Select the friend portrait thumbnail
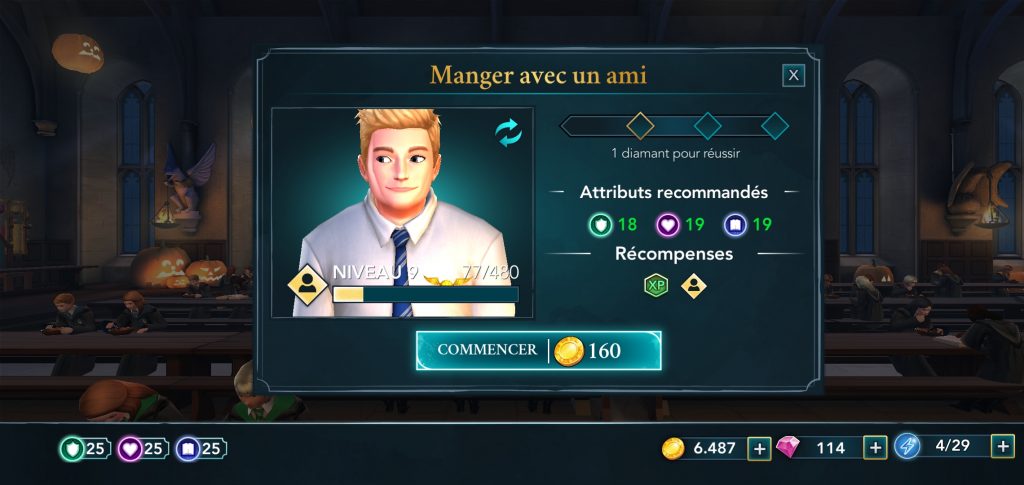Screen dimensions: 1024x485 [x=402, y=212]
